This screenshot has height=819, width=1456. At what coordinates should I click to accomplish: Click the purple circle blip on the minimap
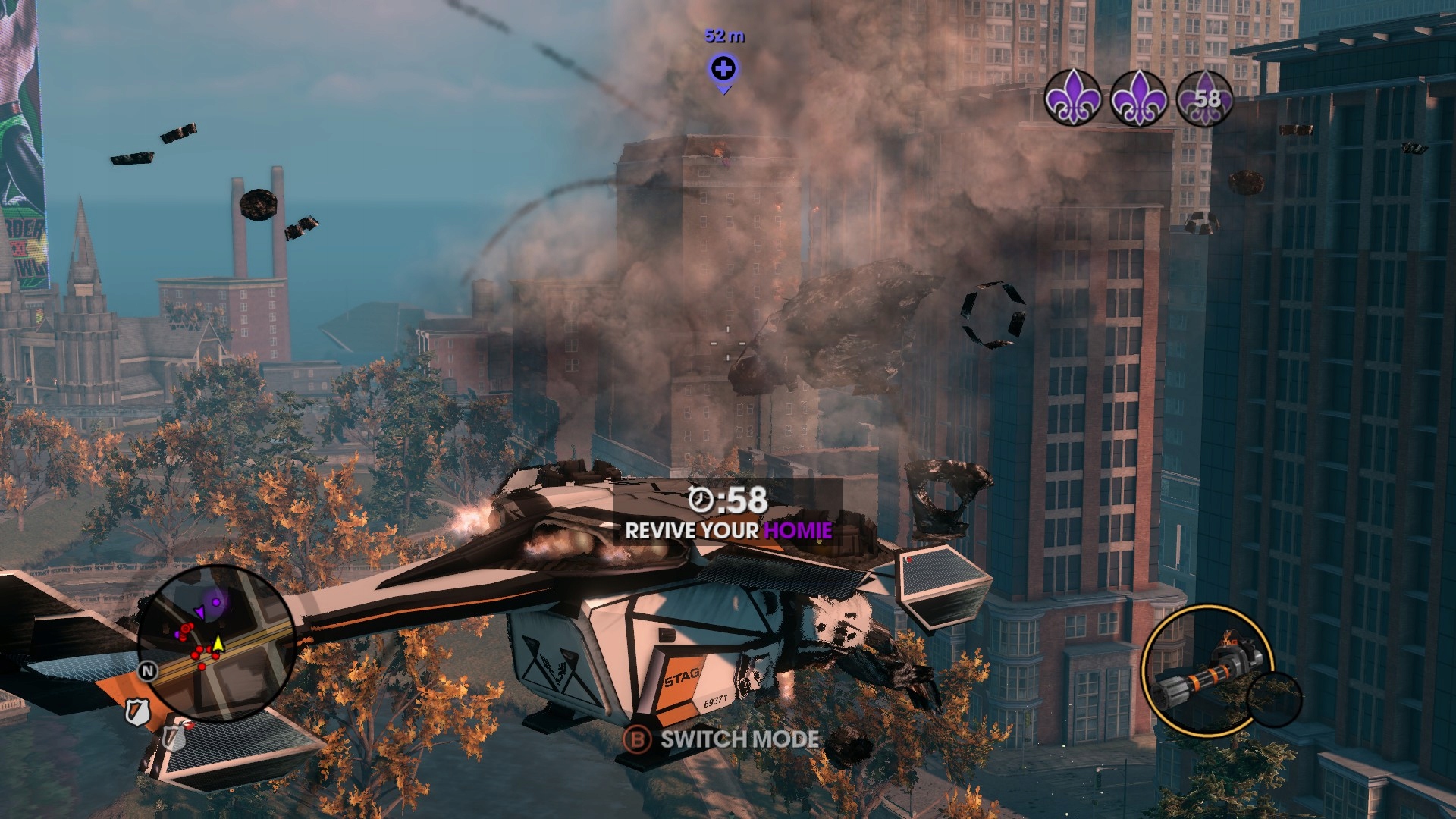coord(215,602)
